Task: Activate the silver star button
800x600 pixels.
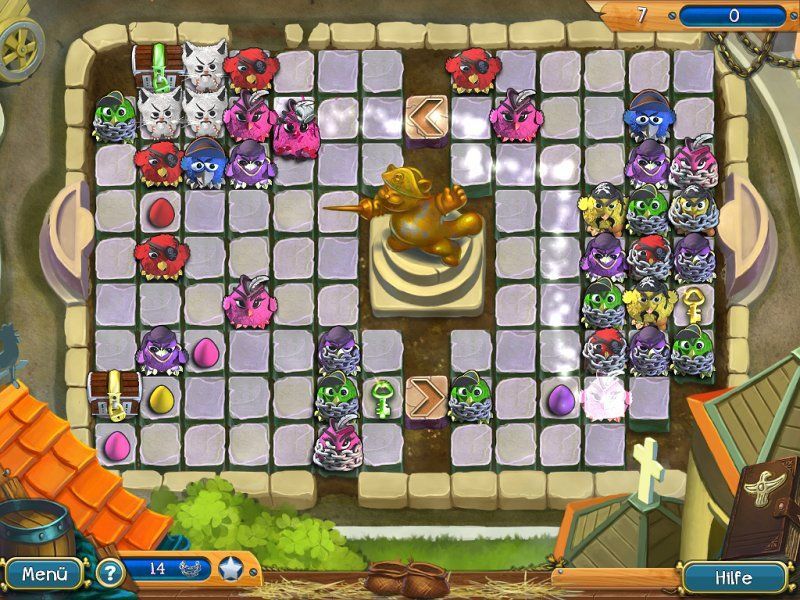Action: [x=231, y=569]
